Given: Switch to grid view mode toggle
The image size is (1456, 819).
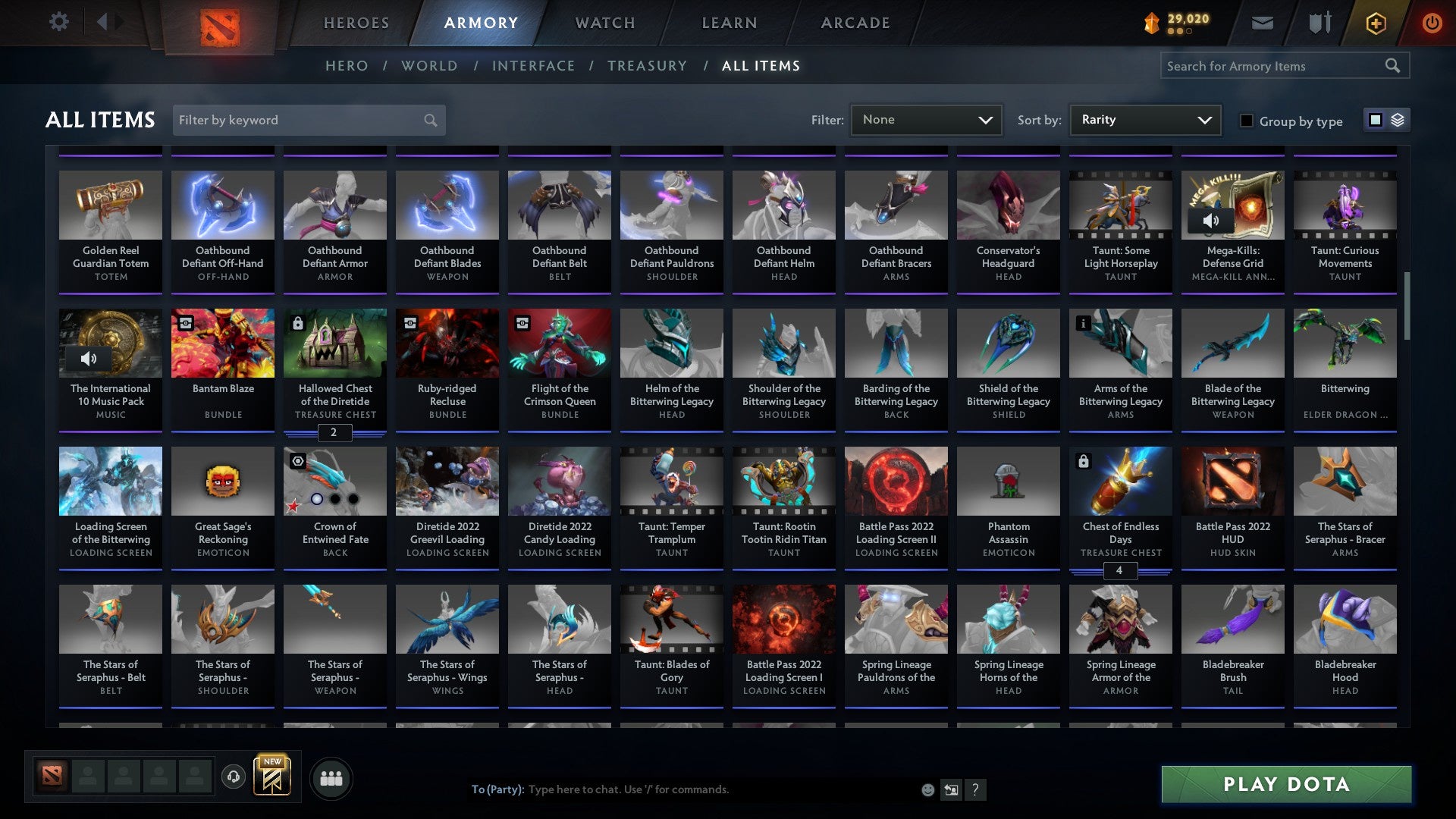Looking at the screenshot, I should [x=1375, y=120].
